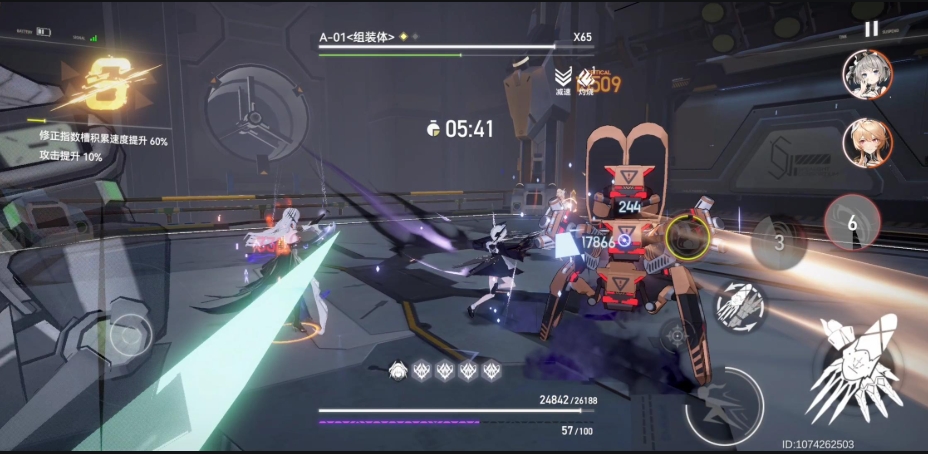The image size is (928, 454).
Task: Pause the battle with the pause button
Action: pos(871,30)
